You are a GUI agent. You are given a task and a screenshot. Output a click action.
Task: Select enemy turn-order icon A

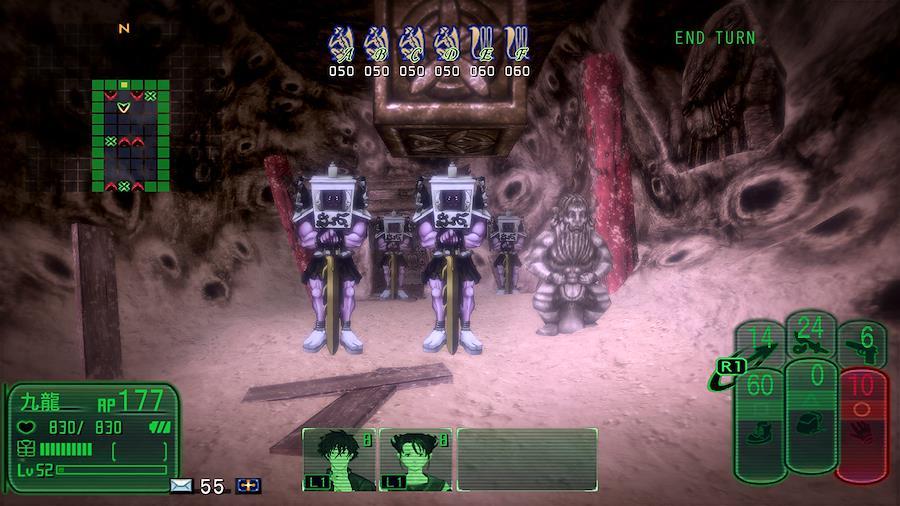(x=342, y=44)
